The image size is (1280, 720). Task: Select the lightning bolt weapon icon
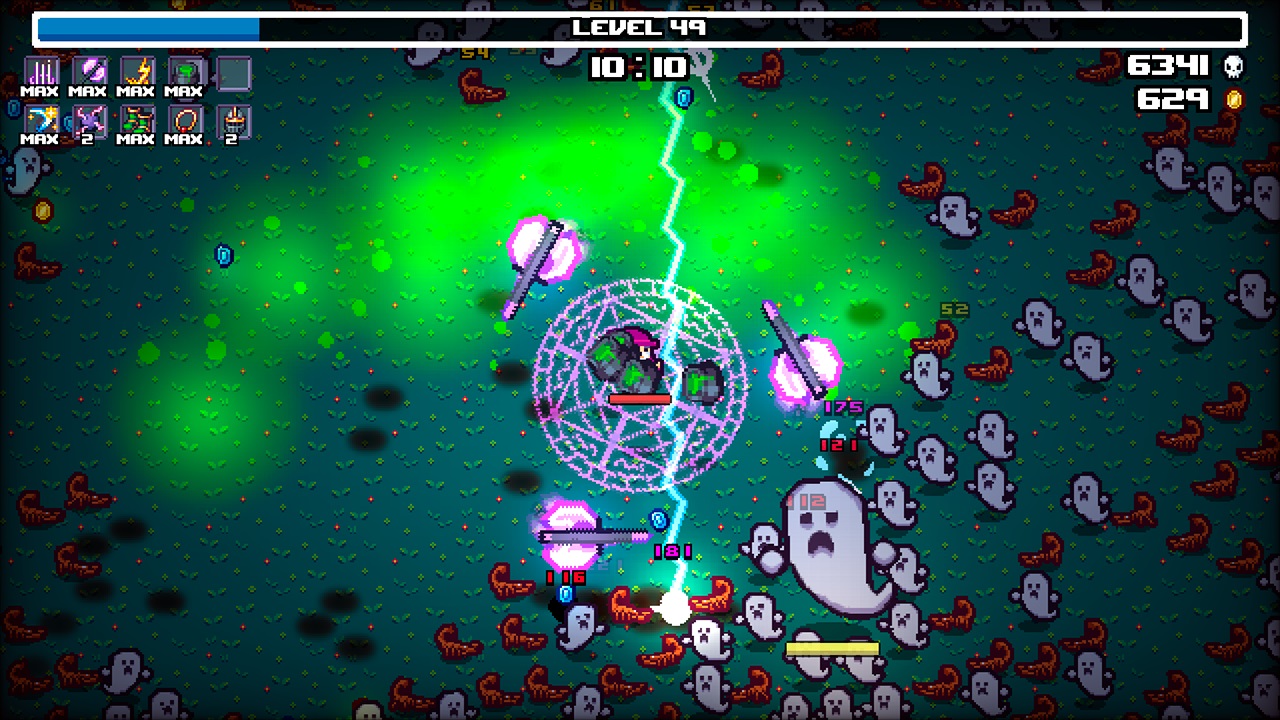tap(136, 70)
